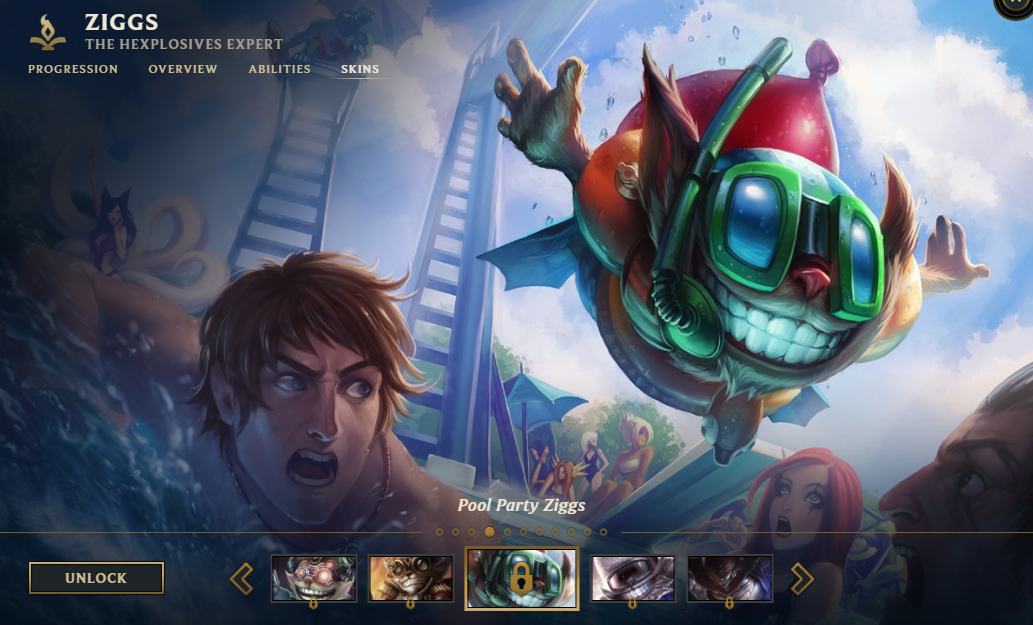
Task: Click the highlighted gold skin page dot
Action: tap(489, 532)
